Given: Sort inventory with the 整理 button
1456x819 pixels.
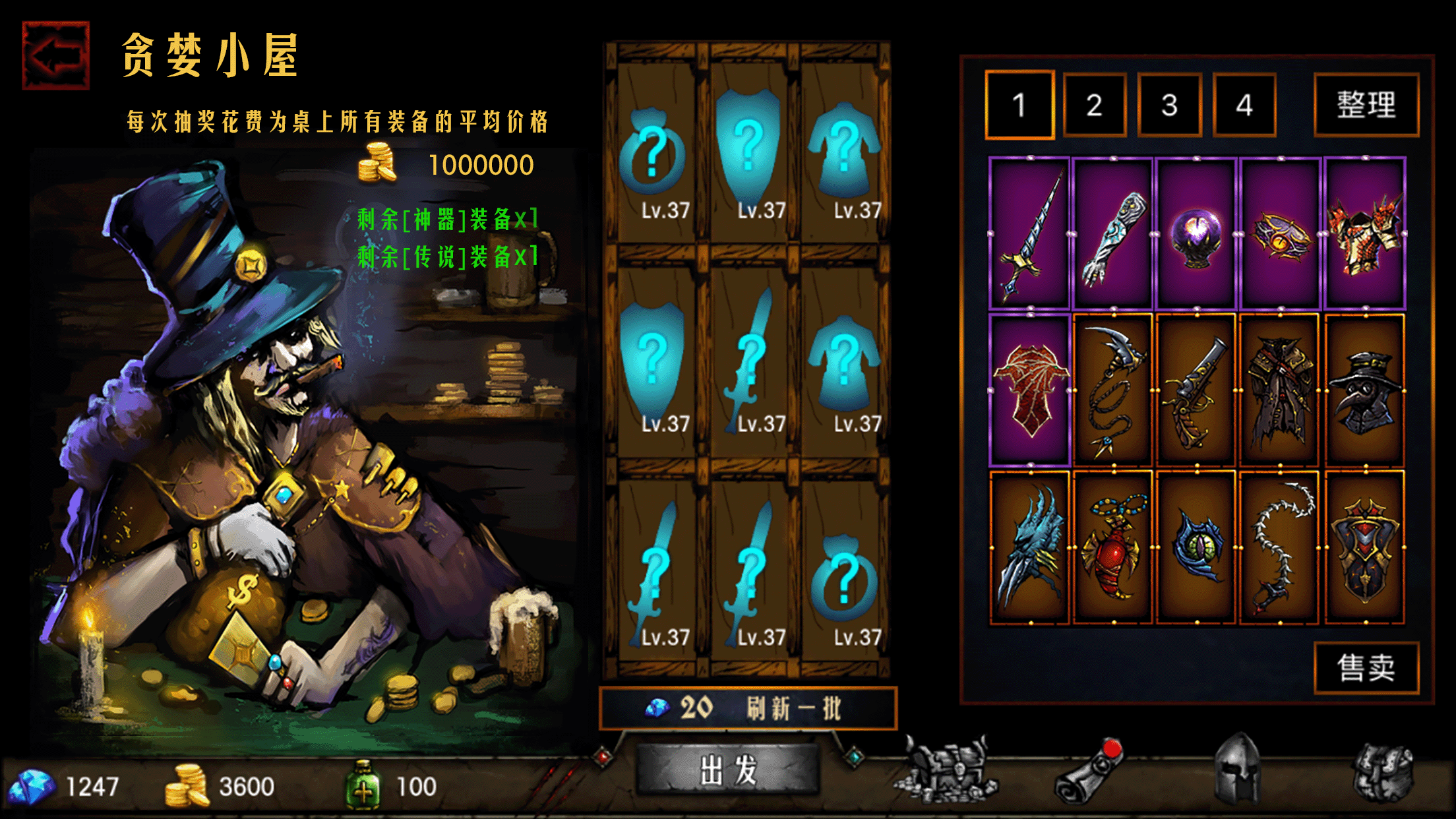Looking at the screenshot, I should [1366, 105].
